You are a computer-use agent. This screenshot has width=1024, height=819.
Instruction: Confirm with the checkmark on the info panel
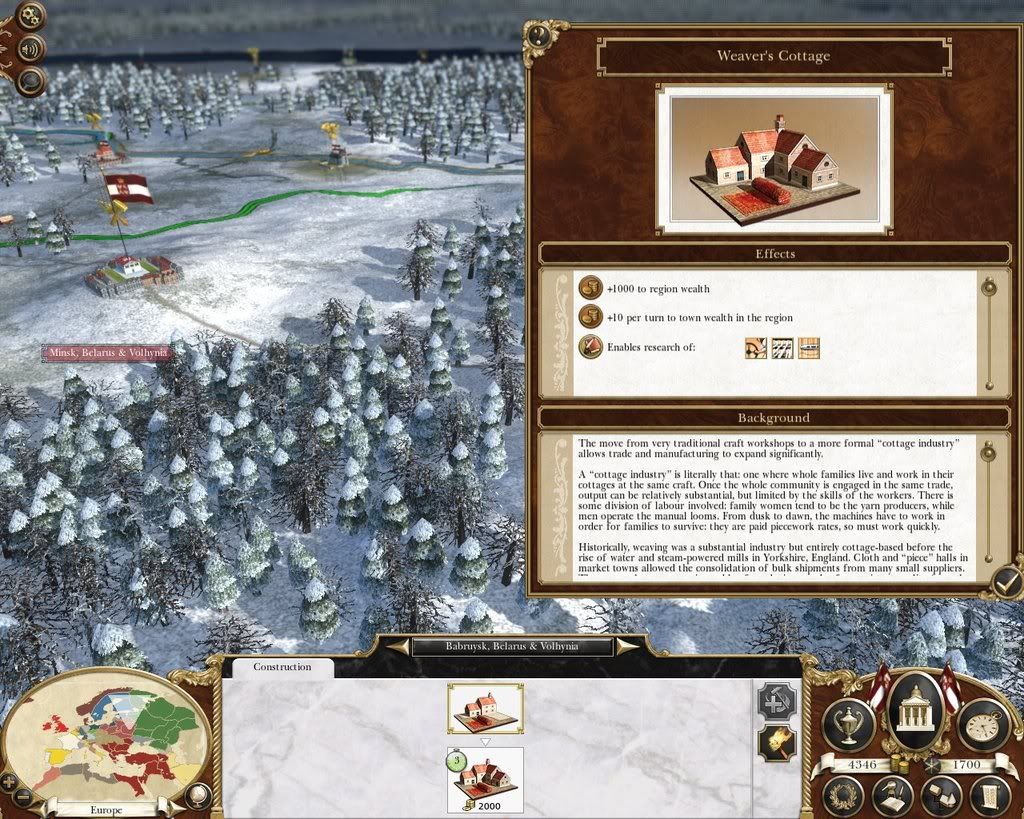coord(1006,579)
